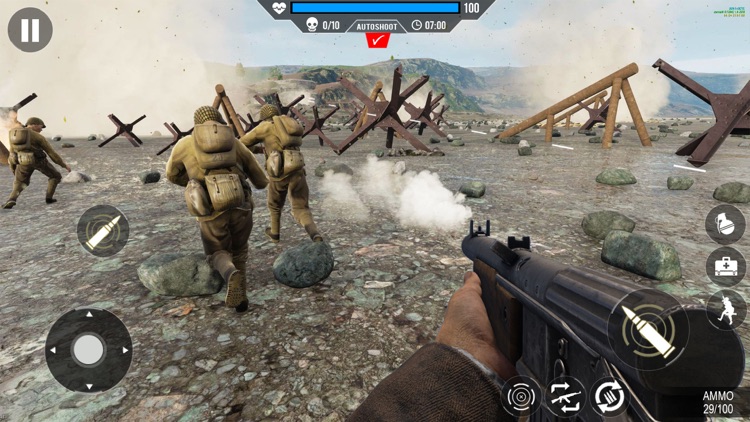Screen dimensions: 750x422
Task: Use the medkit button
Action: pos(725,267)
